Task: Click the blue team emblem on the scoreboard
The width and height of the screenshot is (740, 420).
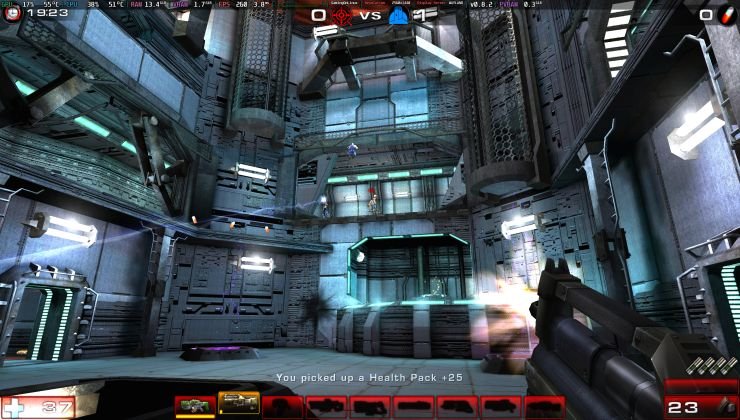Action: click(398, 15)
